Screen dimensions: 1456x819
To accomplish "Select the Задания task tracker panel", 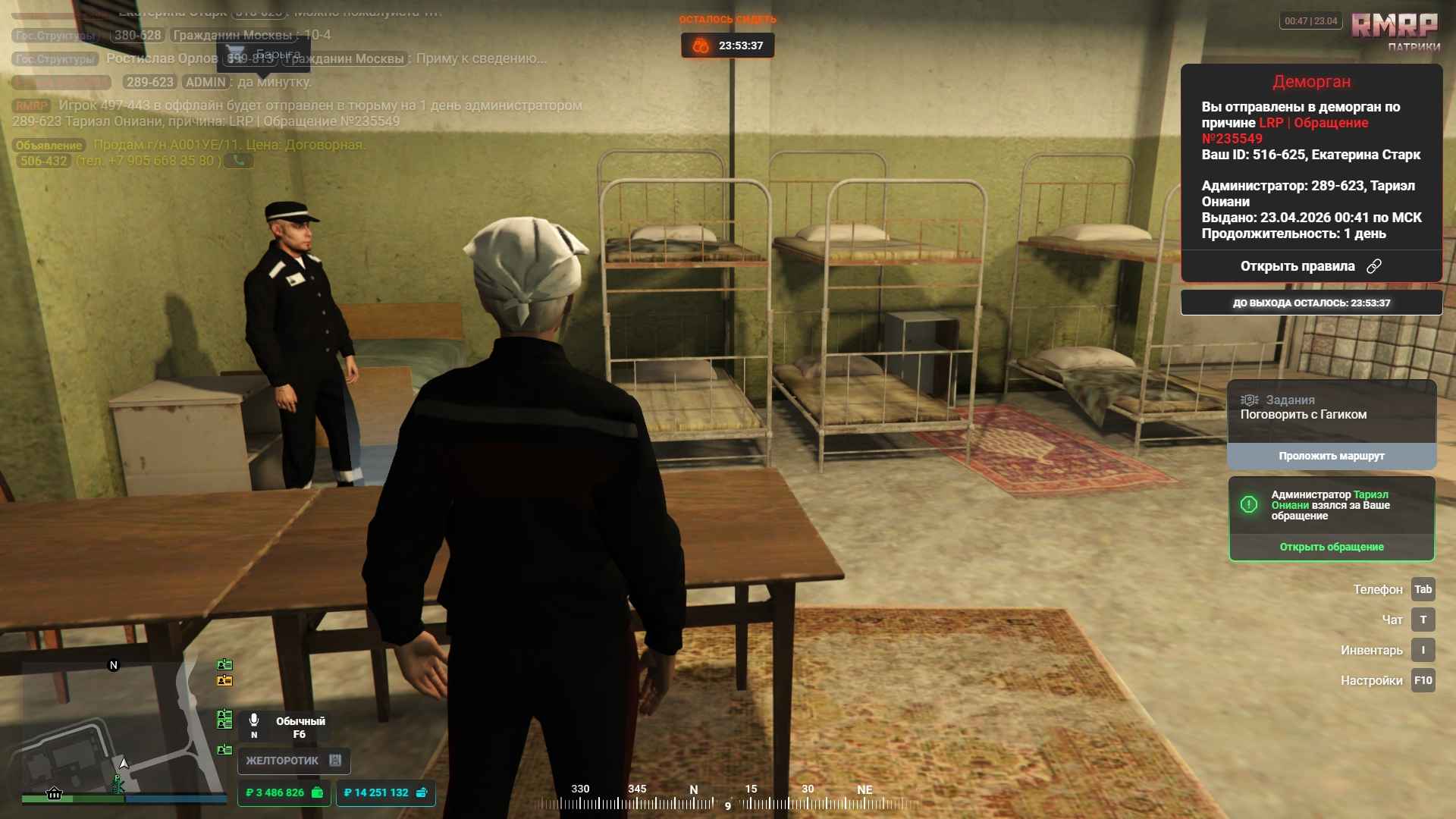I will pos(1331,408).
